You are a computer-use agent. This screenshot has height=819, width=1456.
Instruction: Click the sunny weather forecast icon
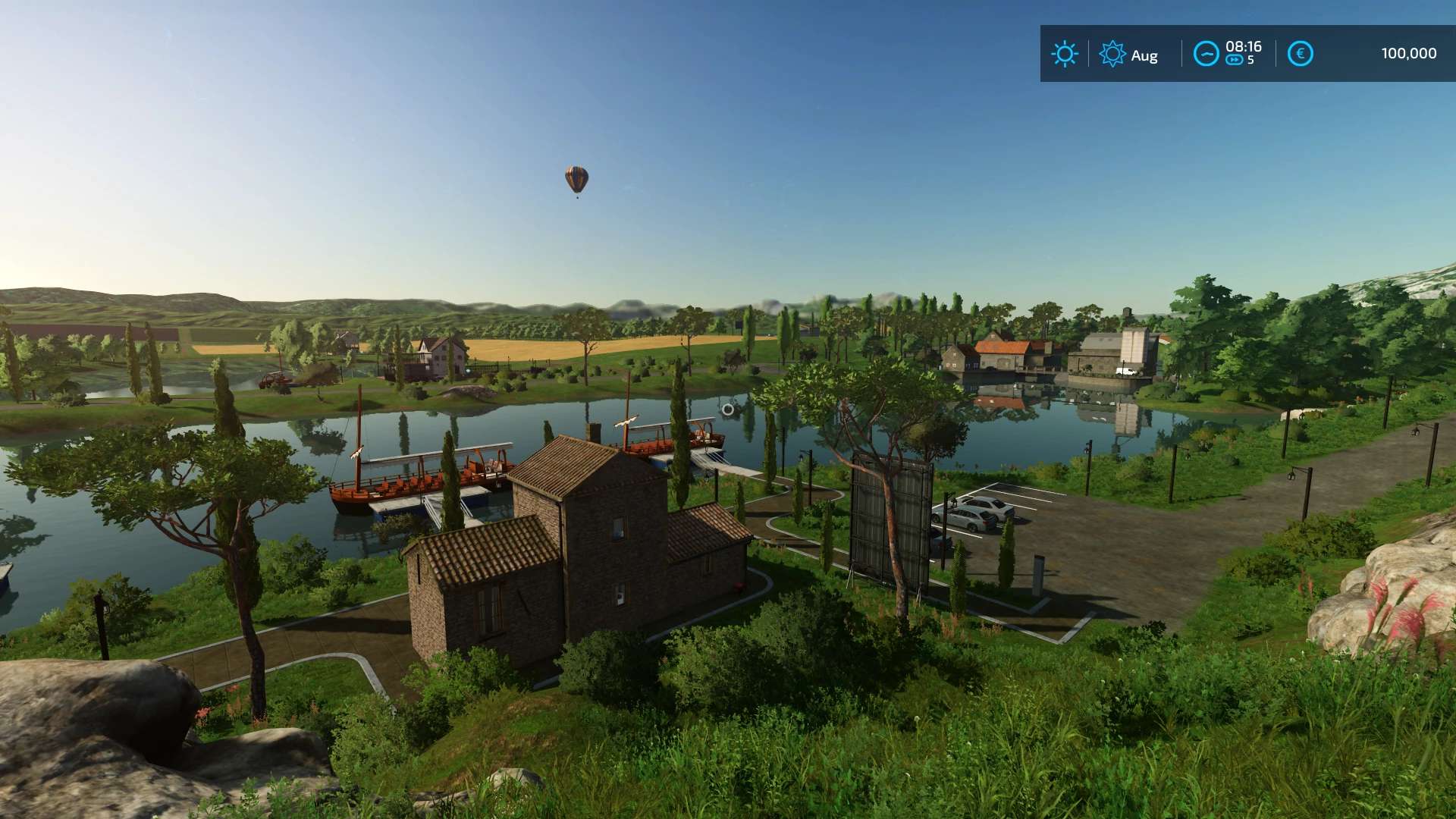tap(1064, 54)
